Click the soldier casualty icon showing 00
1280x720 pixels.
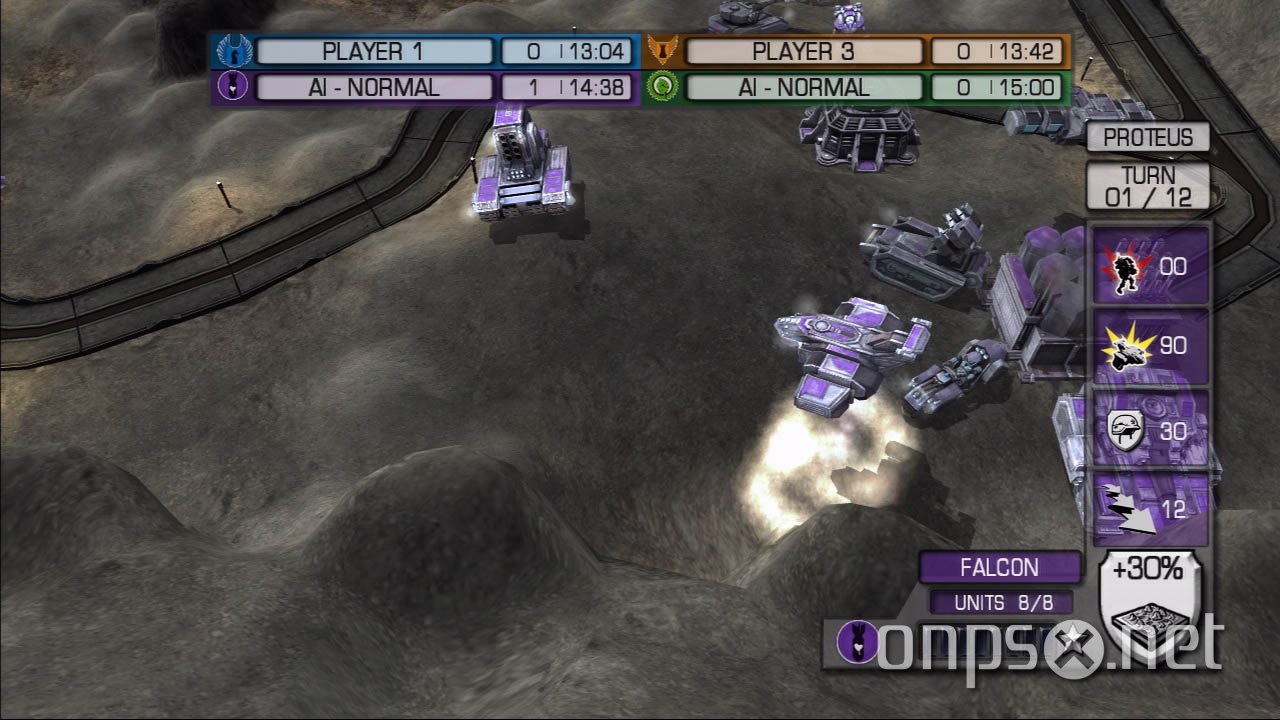pos(1148,266)
